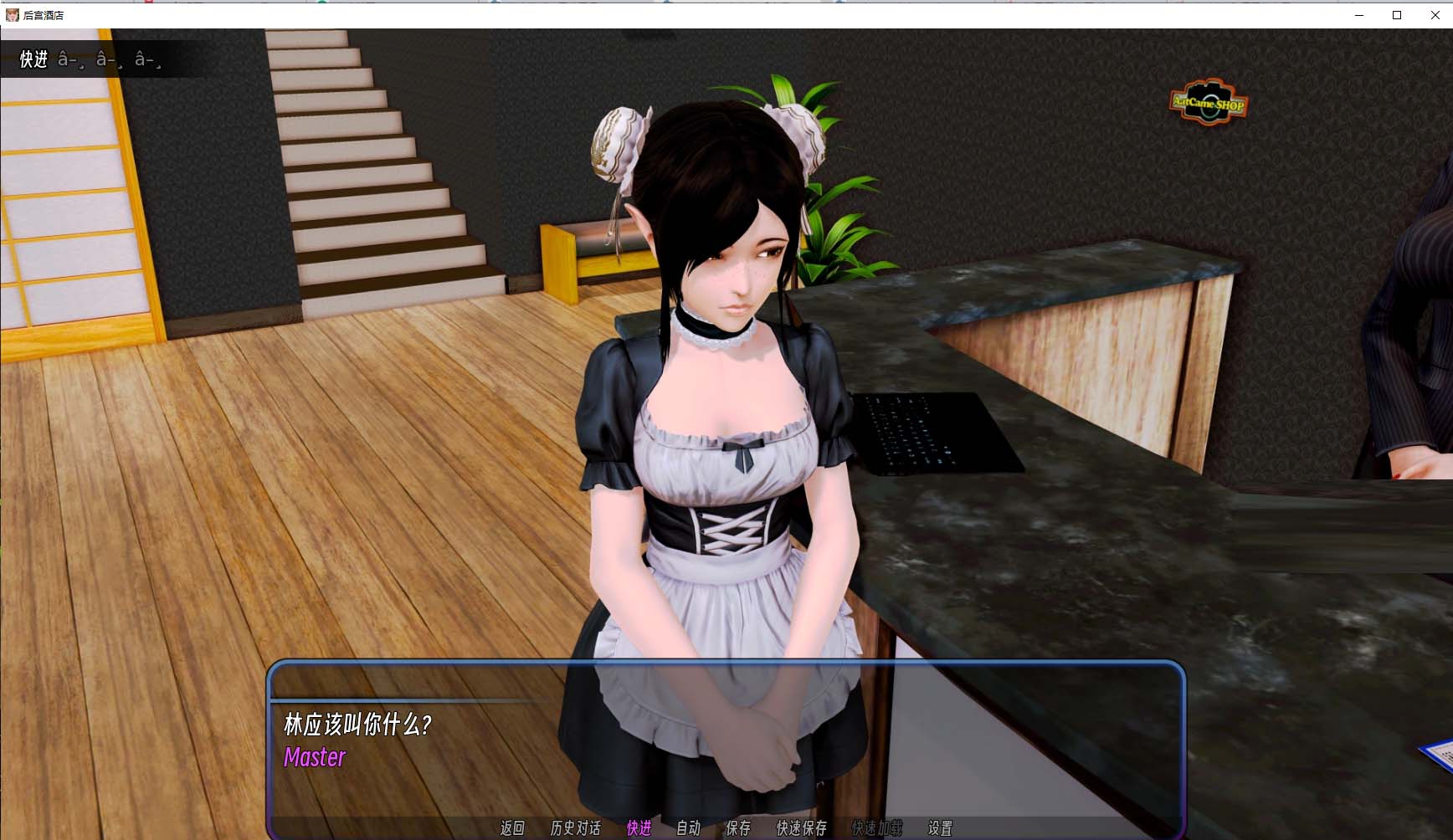Click the game icon in the title bar
This screenshot has width=1453, height=840.
click(x=13, y=14)
